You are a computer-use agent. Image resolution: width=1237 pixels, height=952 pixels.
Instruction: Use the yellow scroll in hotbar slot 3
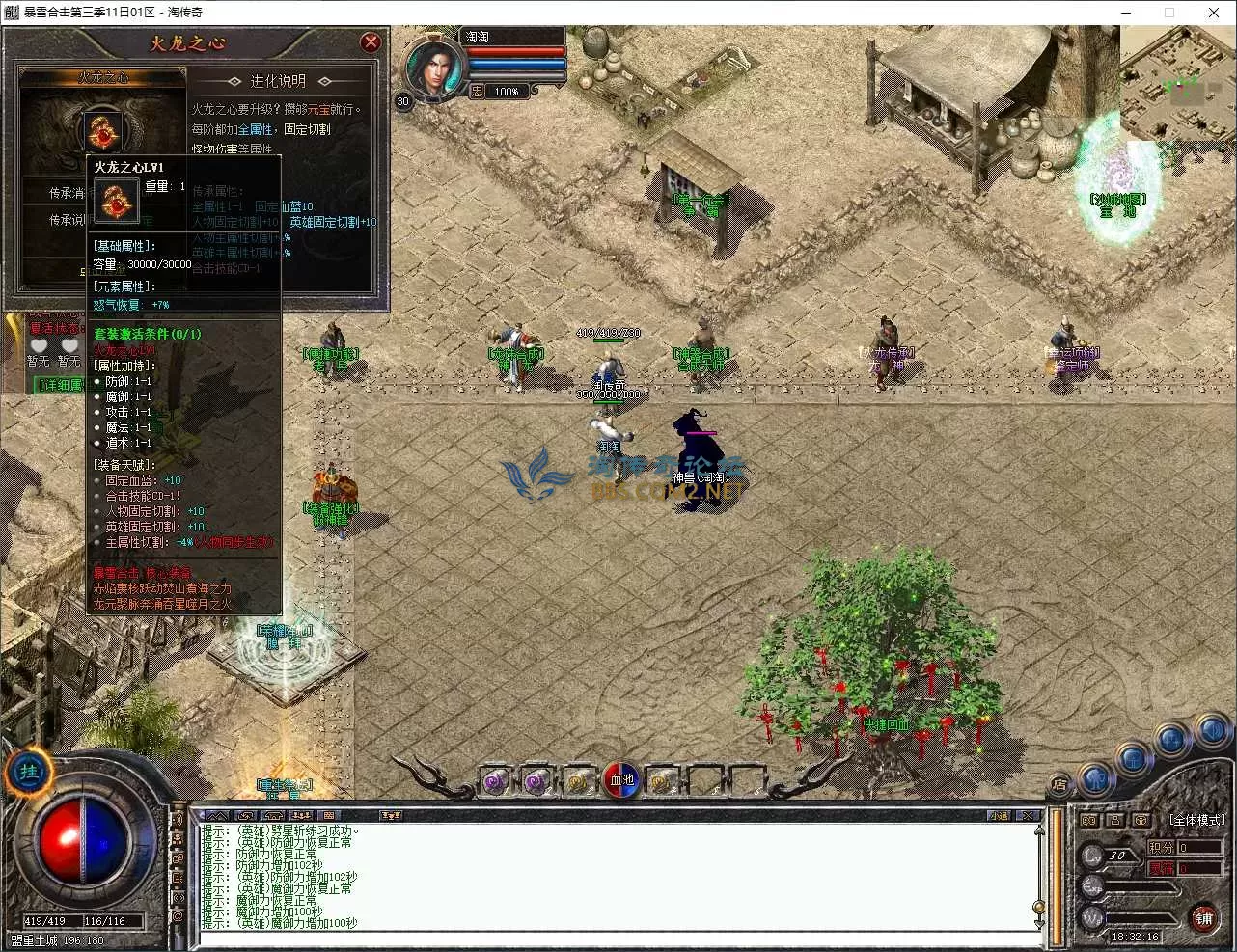coord(579,781)
